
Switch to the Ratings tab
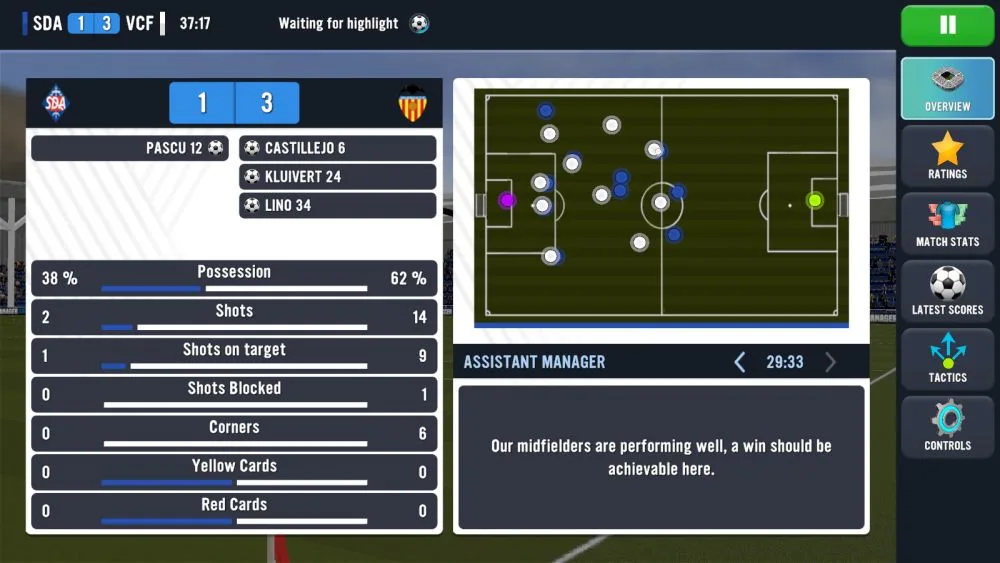click(x=947, y=157)
